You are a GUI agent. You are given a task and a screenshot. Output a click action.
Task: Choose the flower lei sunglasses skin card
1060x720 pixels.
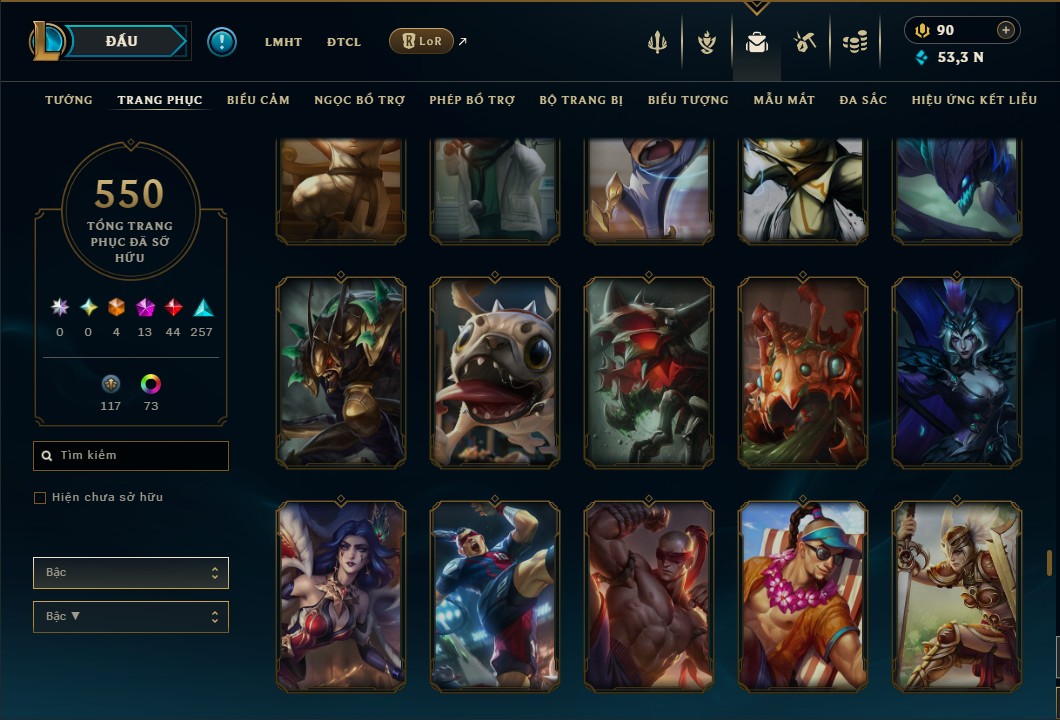pos(803,596)
